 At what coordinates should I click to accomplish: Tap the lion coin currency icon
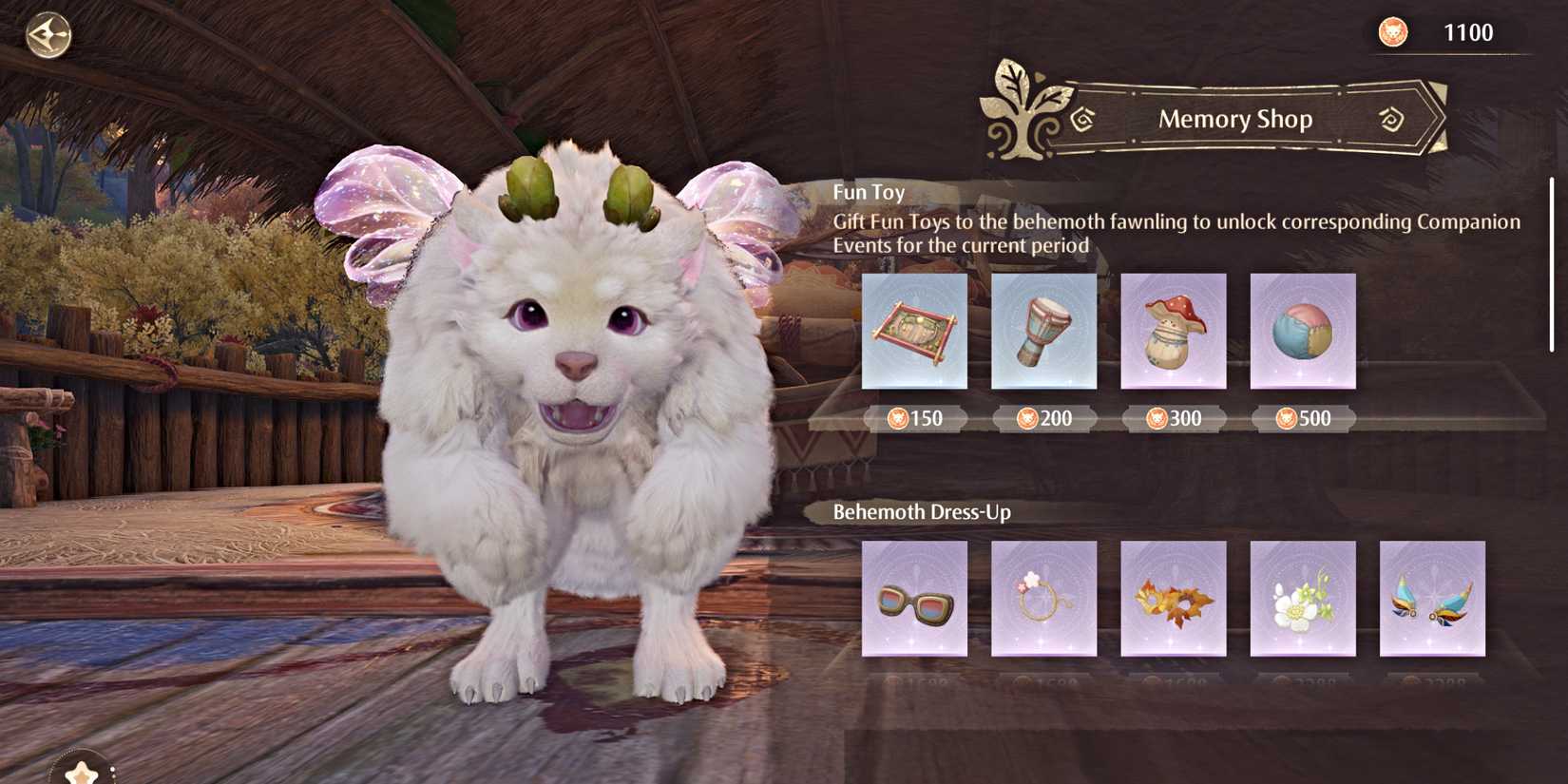pos(1393,31)
